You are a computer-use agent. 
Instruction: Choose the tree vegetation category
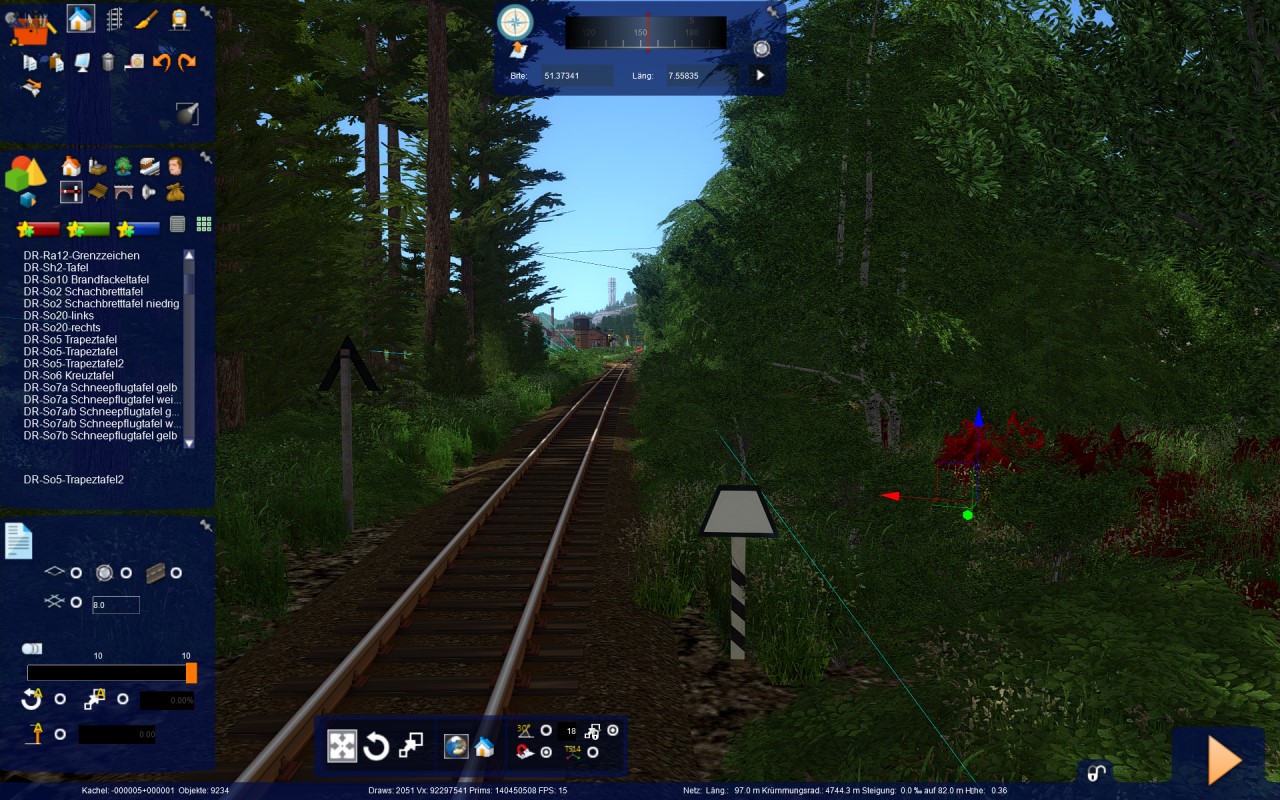point(123,166)
